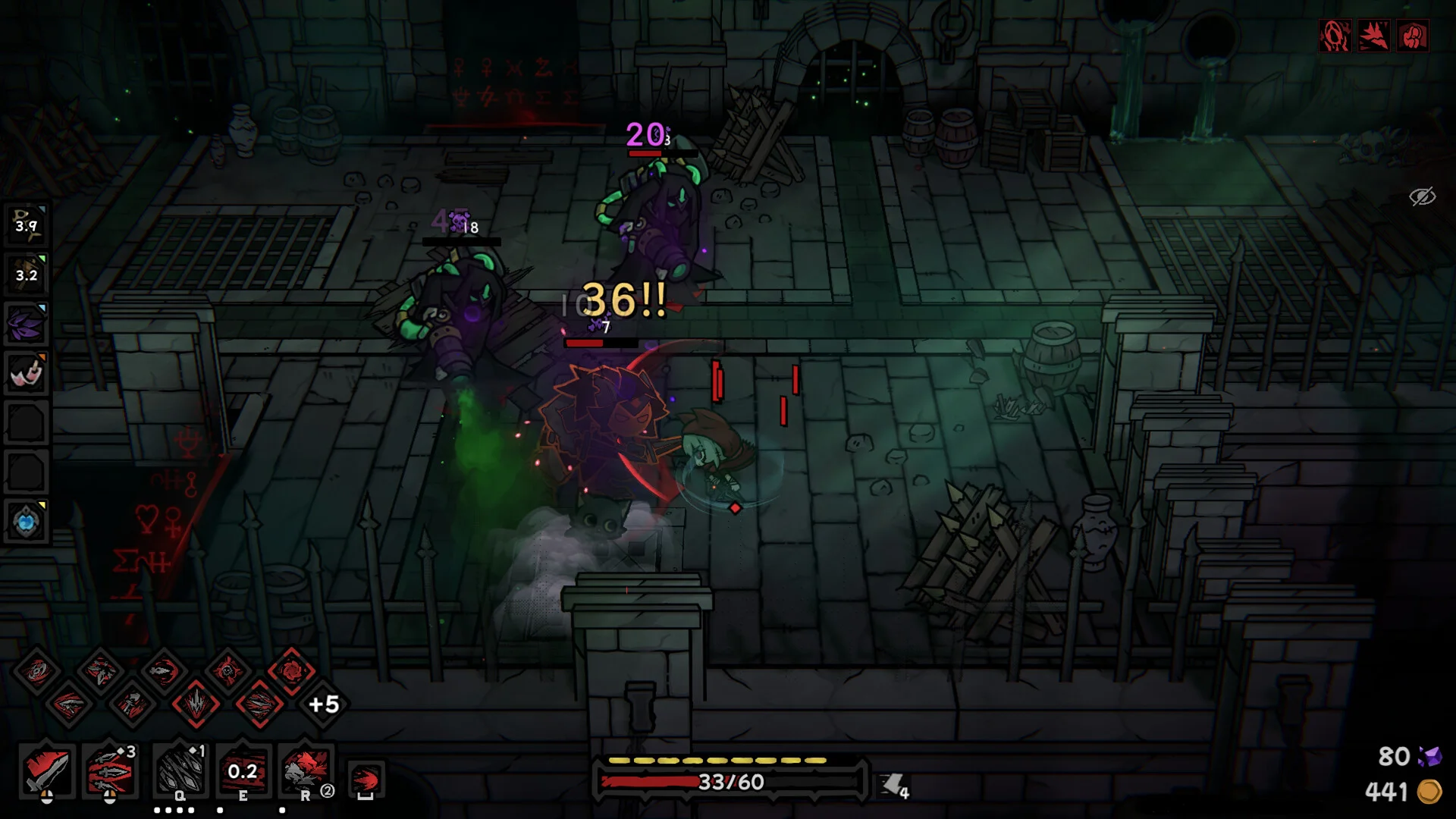Inspect the red clenched fist status icon

[x=1413, y=36]
